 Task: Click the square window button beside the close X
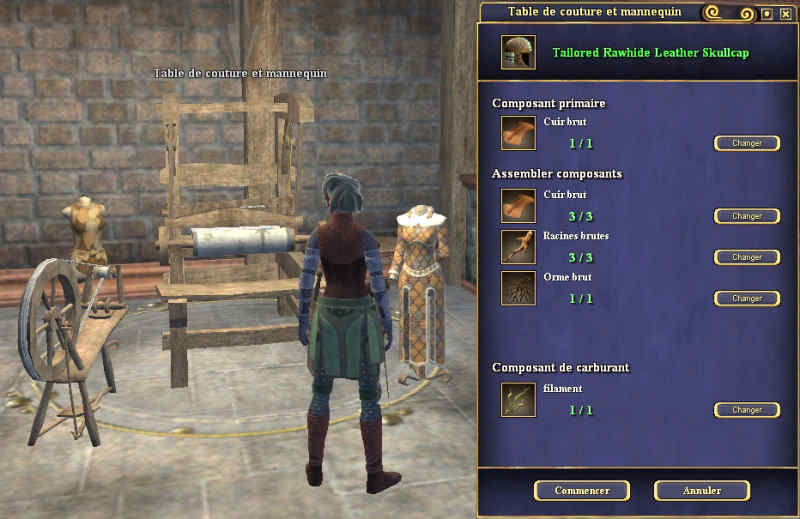pos(767,13)
